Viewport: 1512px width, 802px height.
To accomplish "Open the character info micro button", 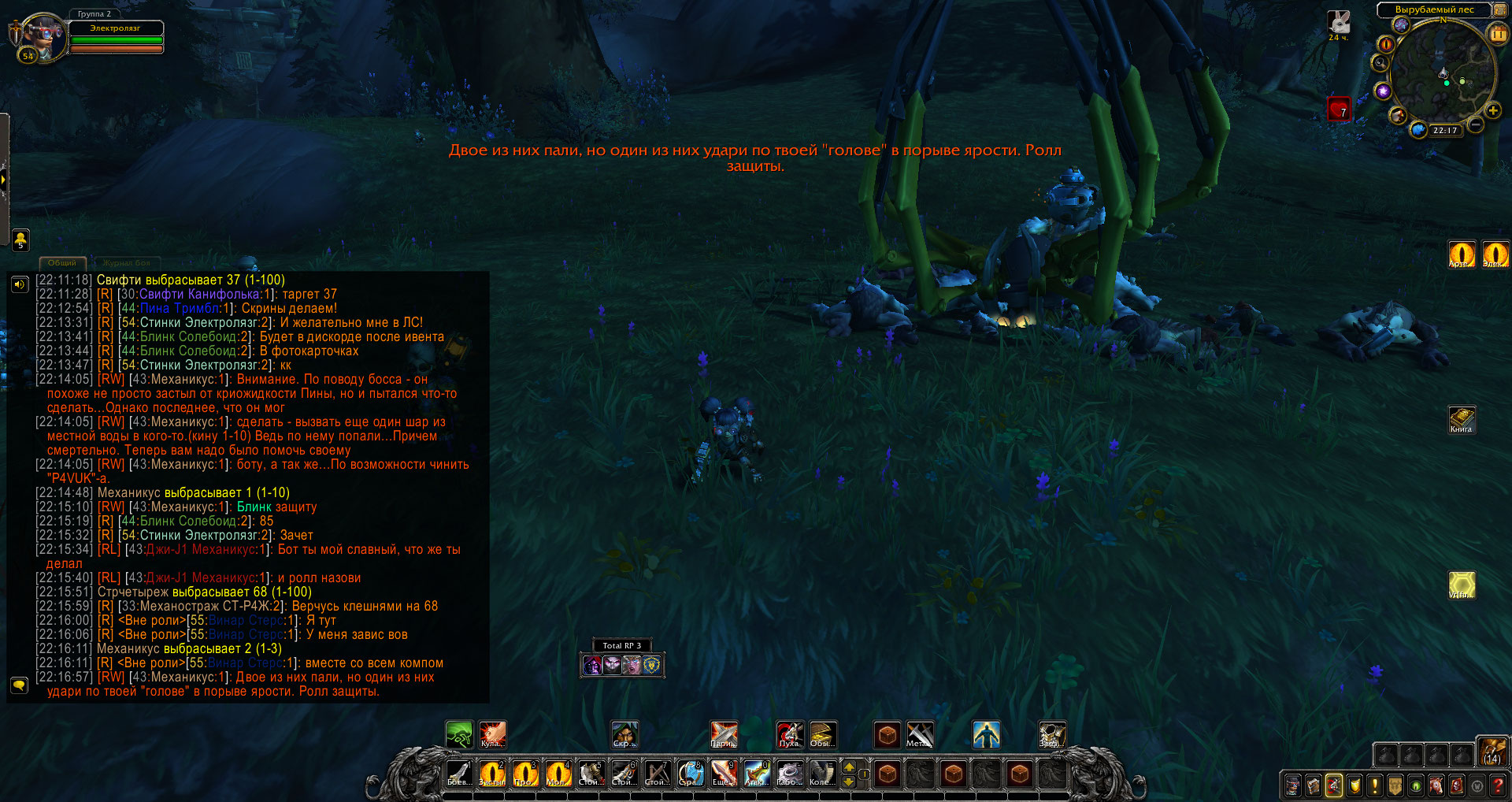I will click(x=1292, y=785).
